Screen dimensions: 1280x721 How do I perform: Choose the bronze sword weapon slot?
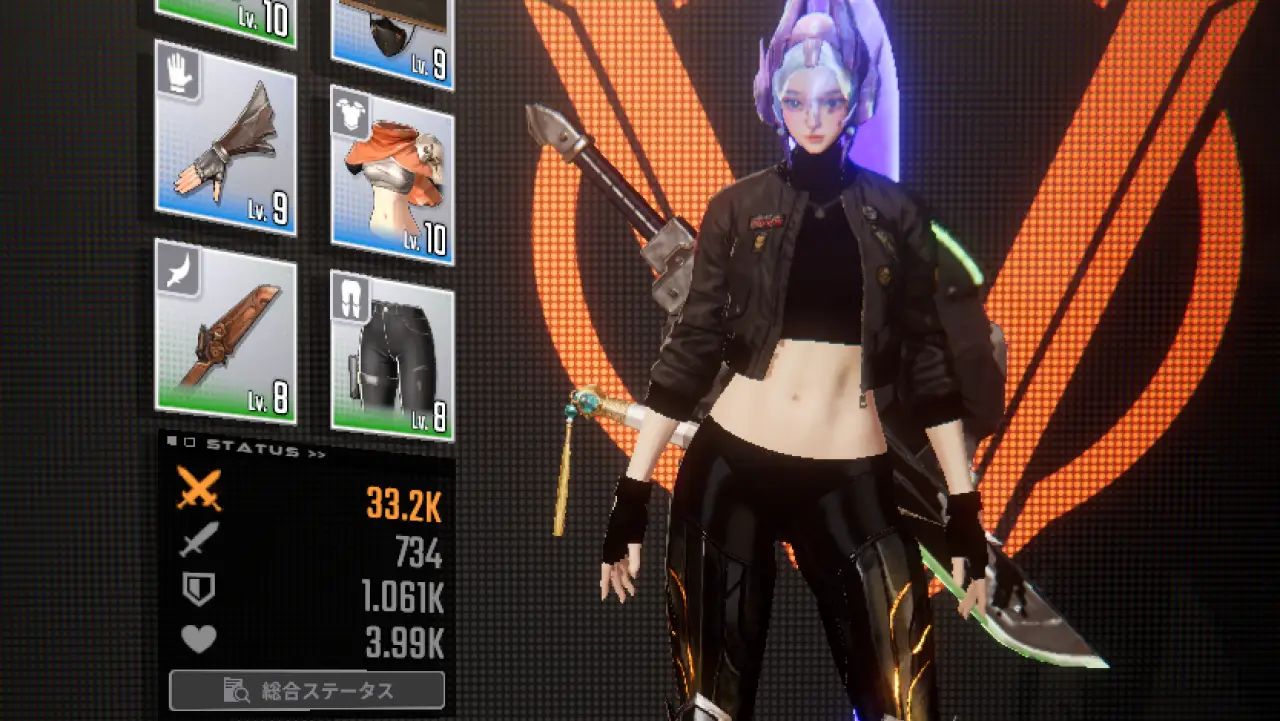225,328
